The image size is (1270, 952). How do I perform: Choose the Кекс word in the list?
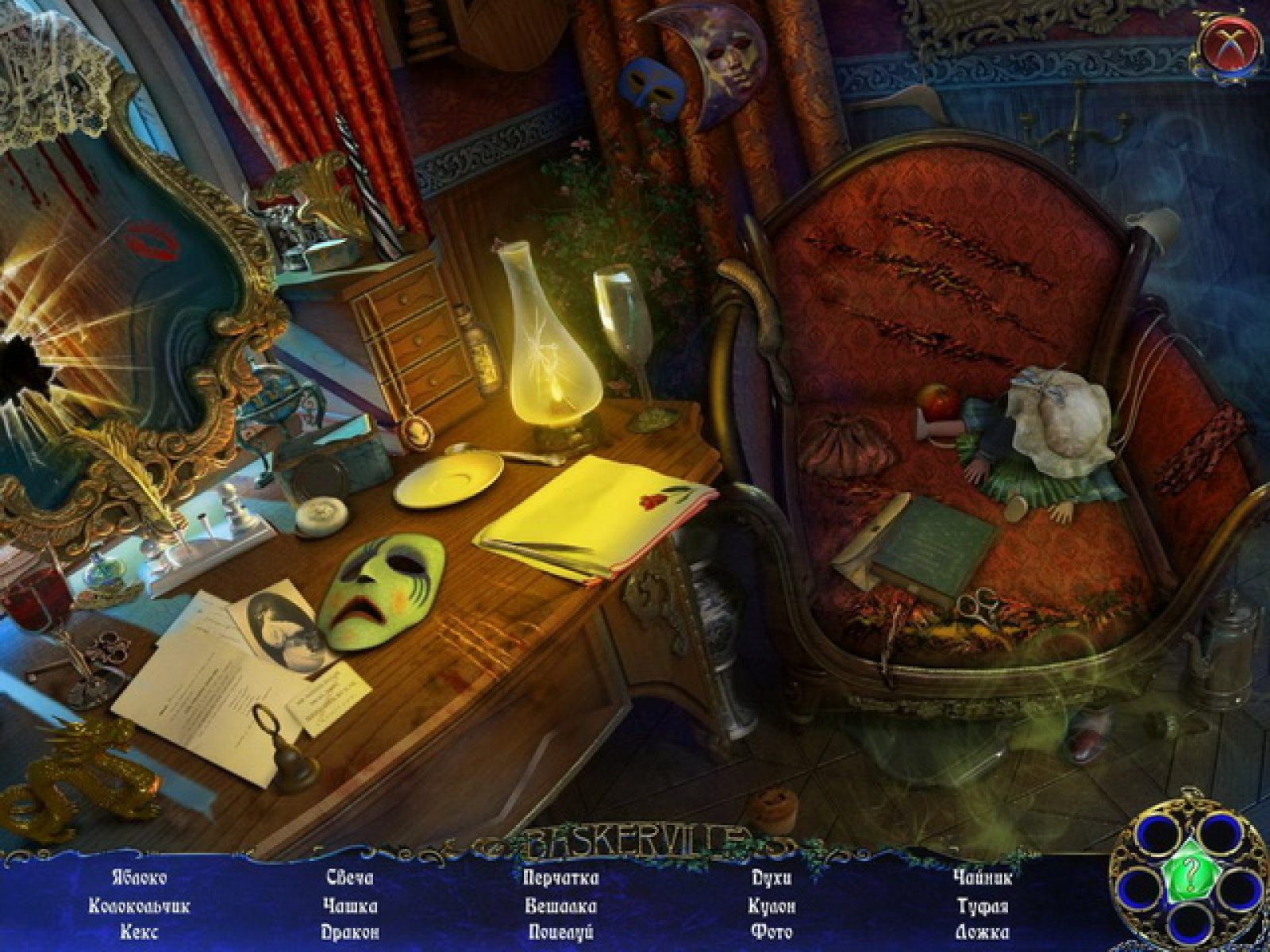(139, 932)
